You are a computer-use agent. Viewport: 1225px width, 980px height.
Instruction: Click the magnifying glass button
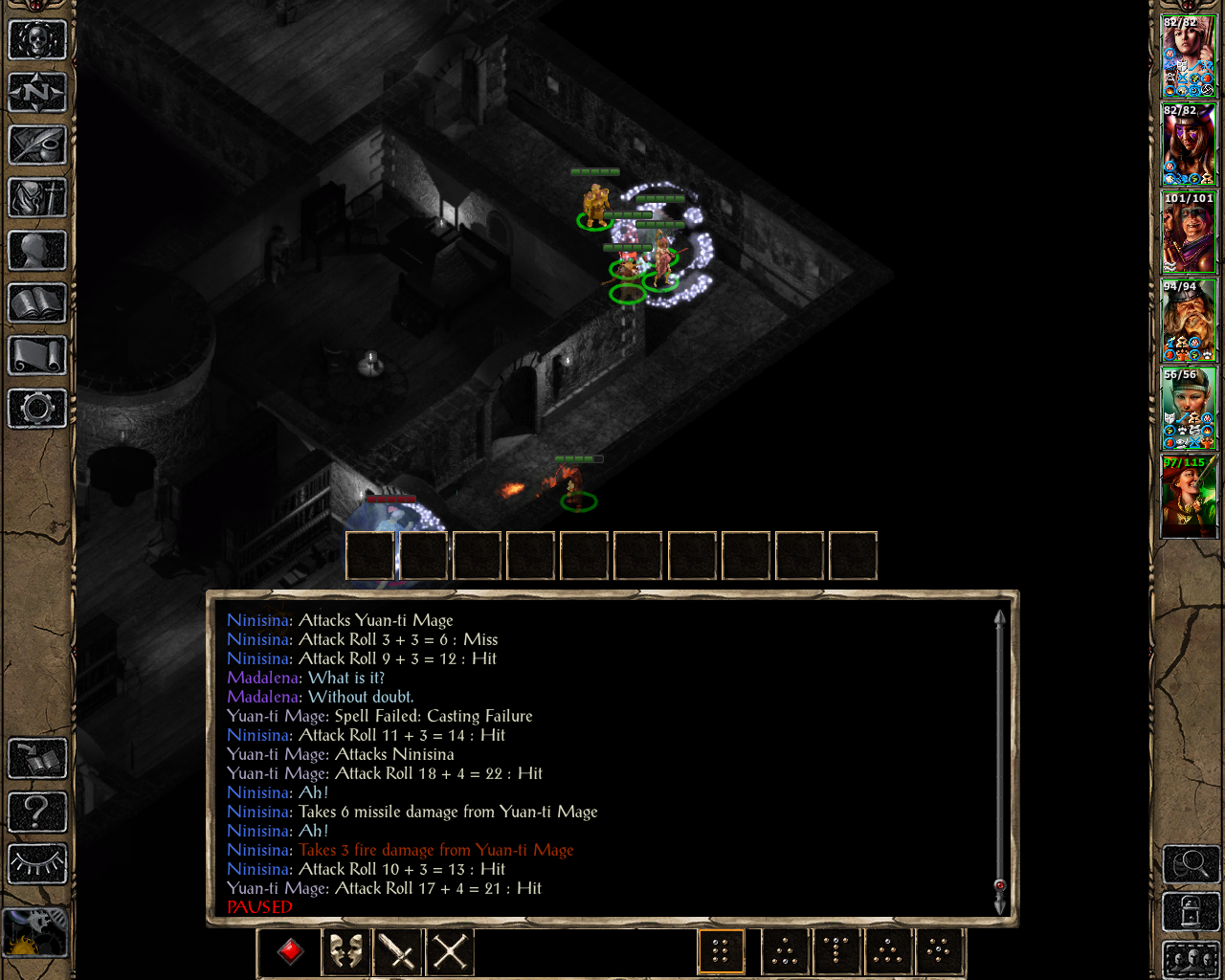(1191, 864)
